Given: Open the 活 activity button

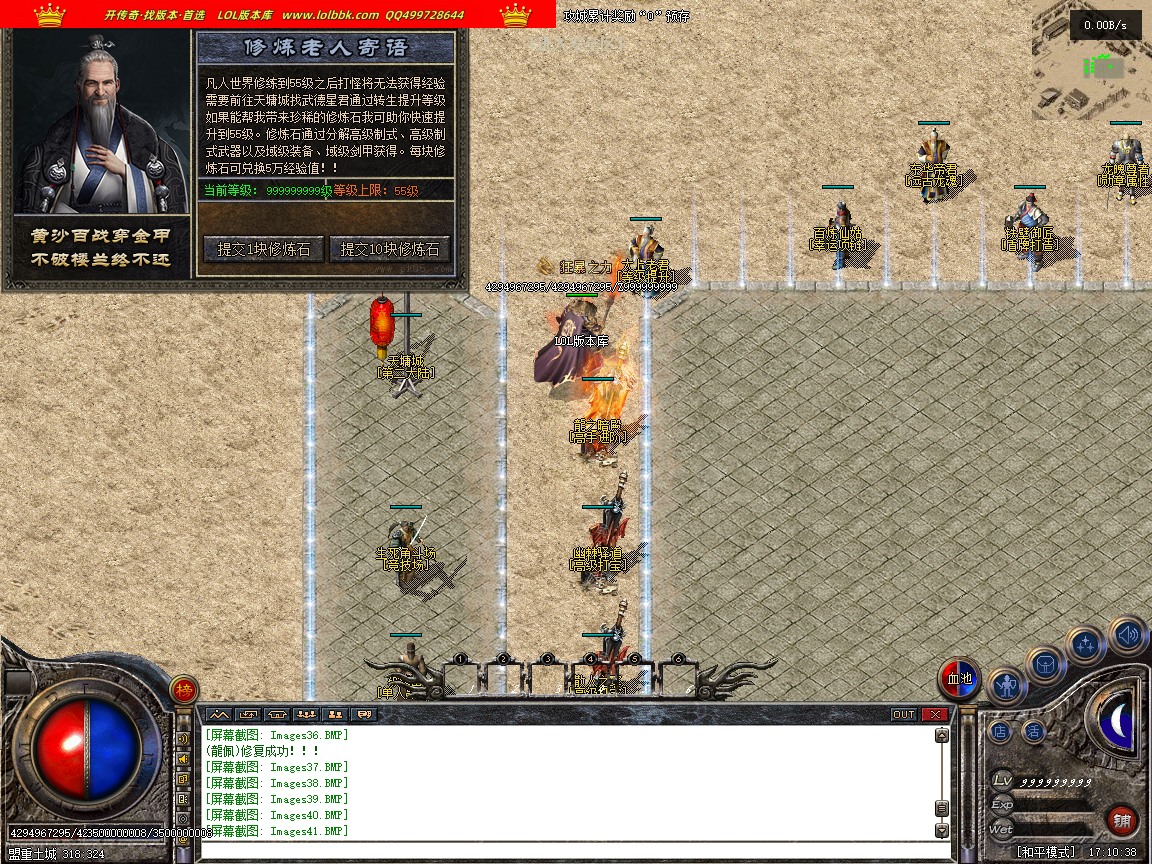Looking at the screenshot, I should pyautogui.click(x=1033, y=732).
